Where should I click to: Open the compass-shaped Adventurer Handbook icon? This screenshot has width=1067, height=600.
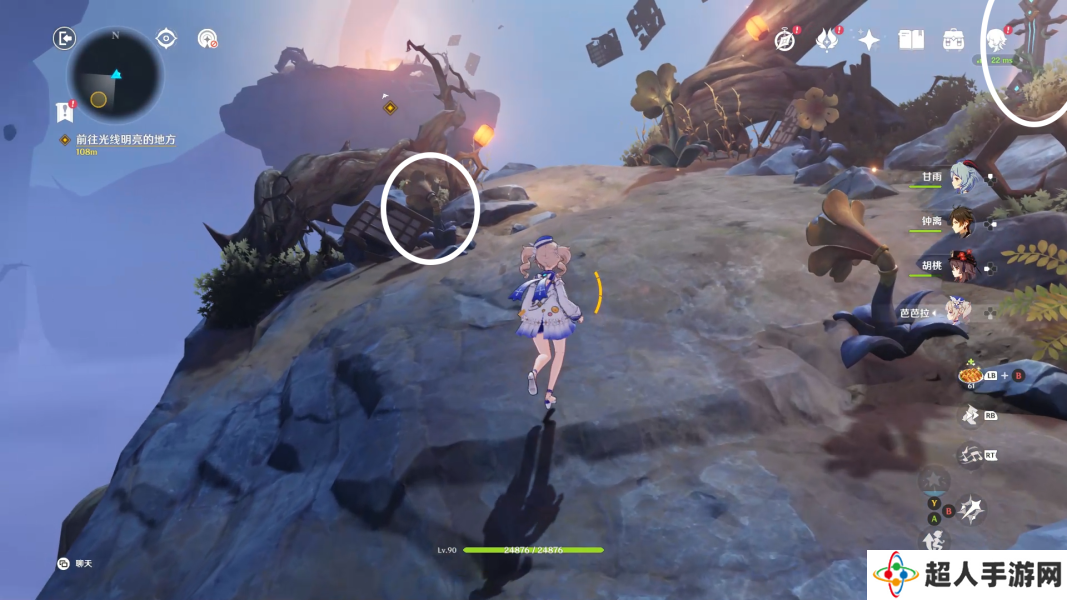pyautogui.click(x=785, y=40)
